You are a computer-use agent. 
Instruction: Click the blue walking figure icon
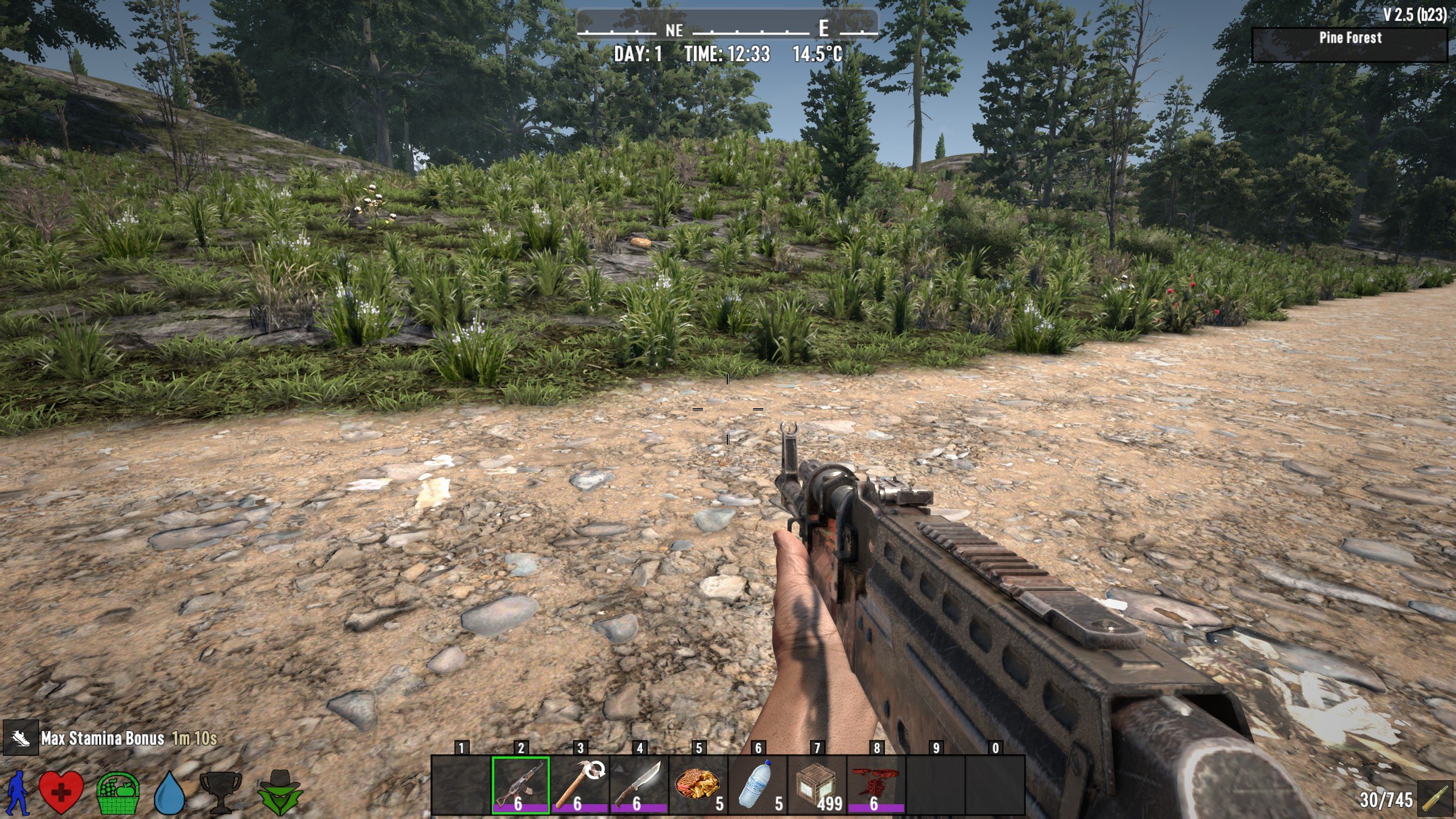(19, 792)
